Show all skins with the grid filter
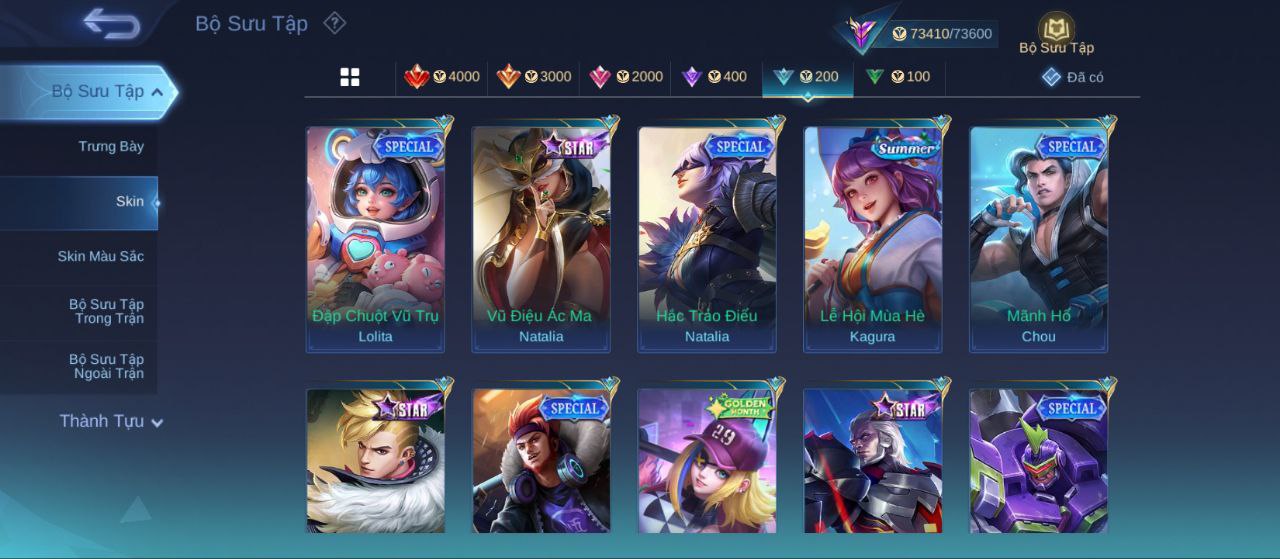 click(350, 77)
